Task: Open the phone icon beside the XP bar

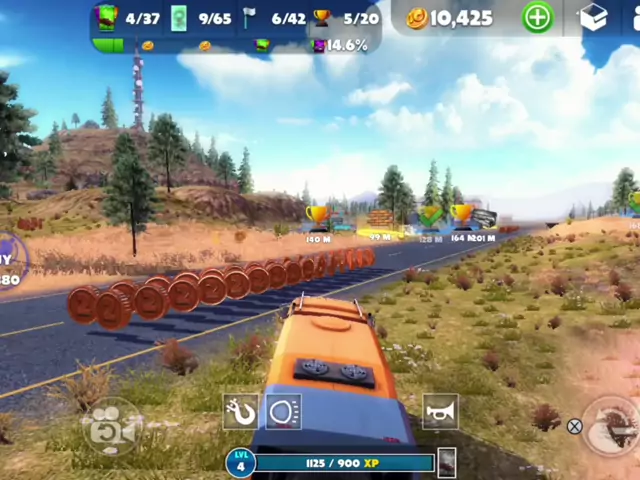Action: pyautogui.click(x=447, y=461)
